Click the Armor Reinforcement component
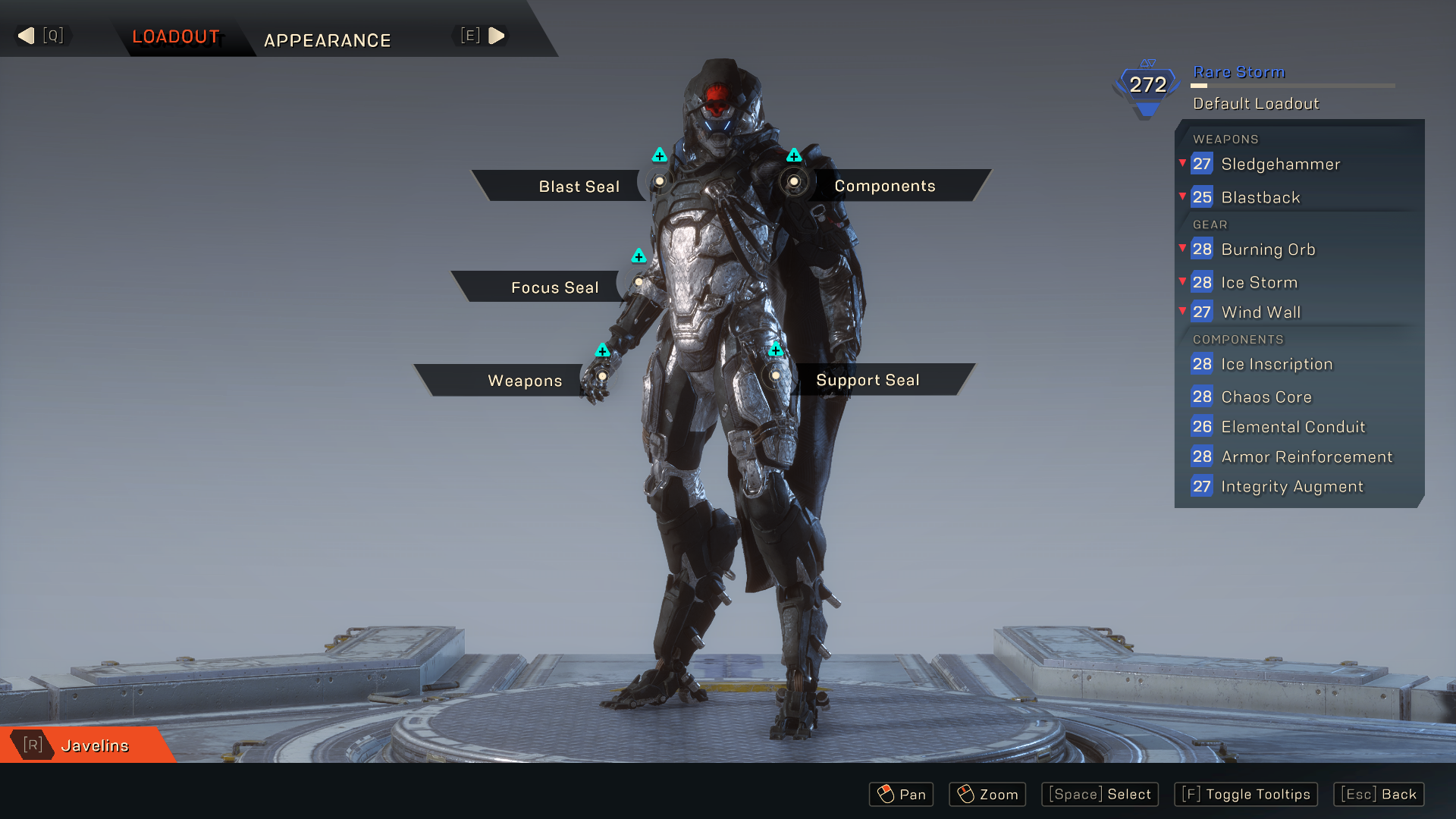The image size is (1456, 819). [1306, 457]
